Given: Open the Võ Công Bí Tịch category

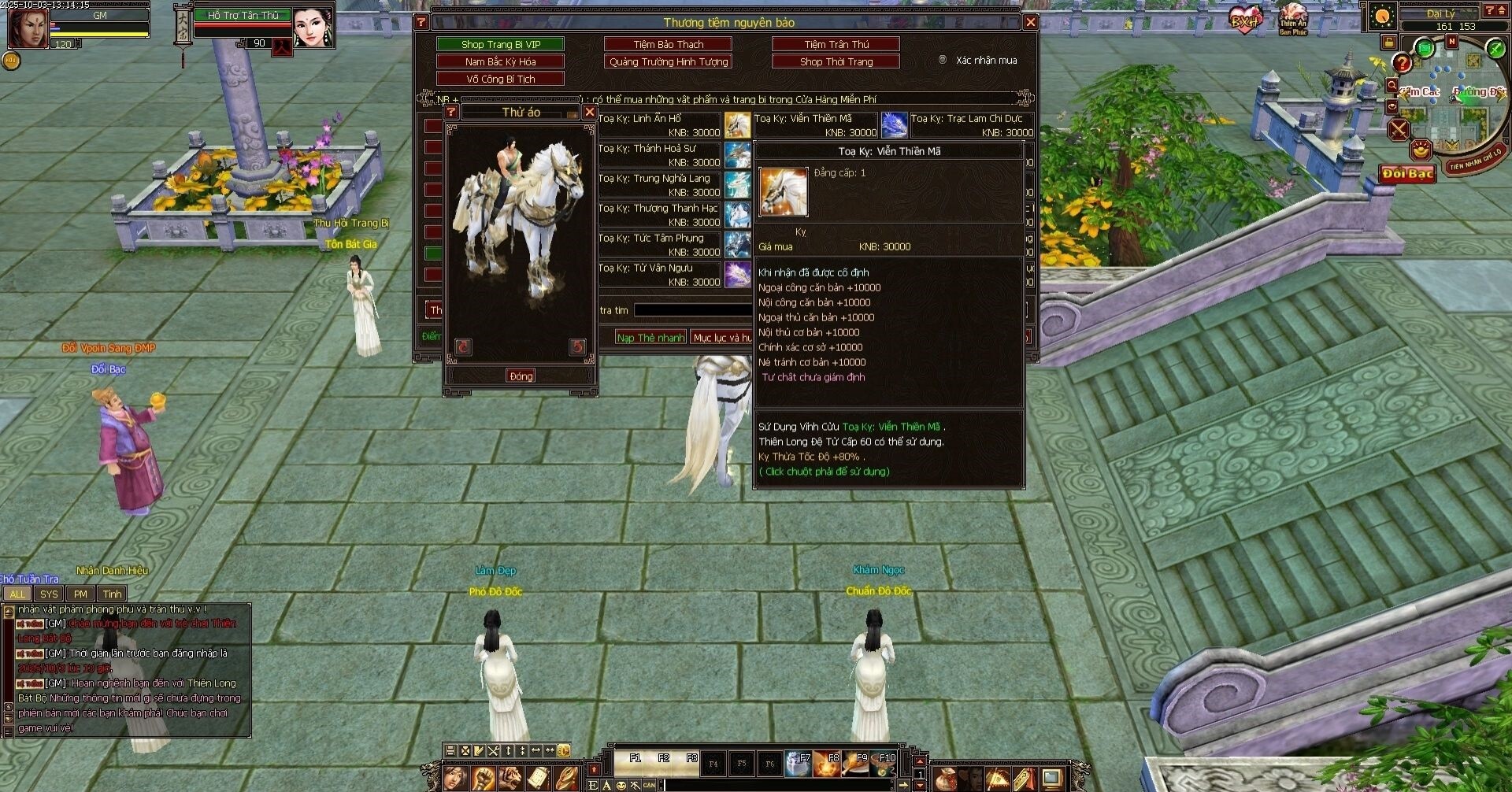Looking at the screenshot, I should pos(500,79).
